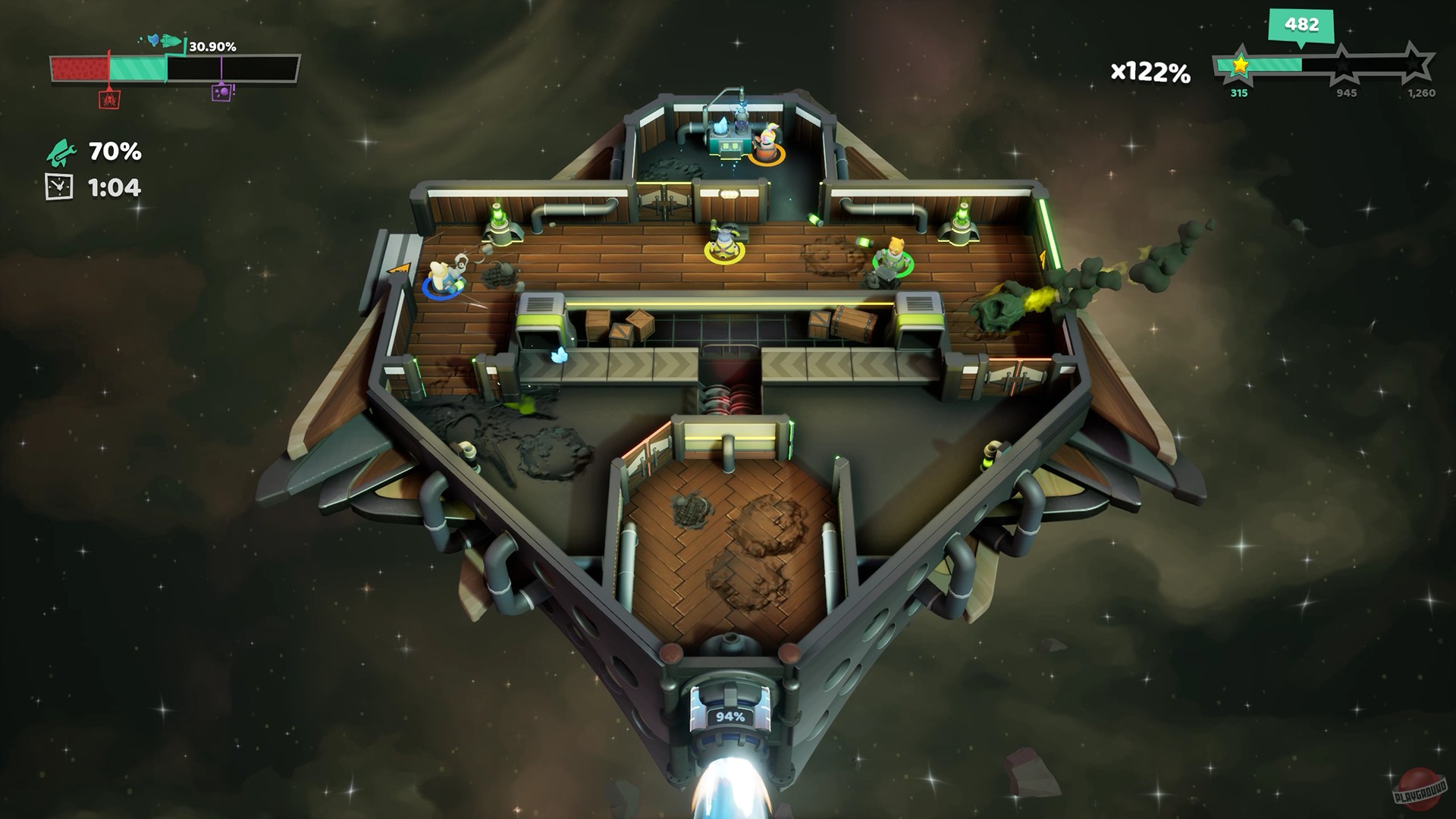This screenshot has width=1456, height=819.
Task: Click the second hollow star at 945
Action: pos(1344,65)
